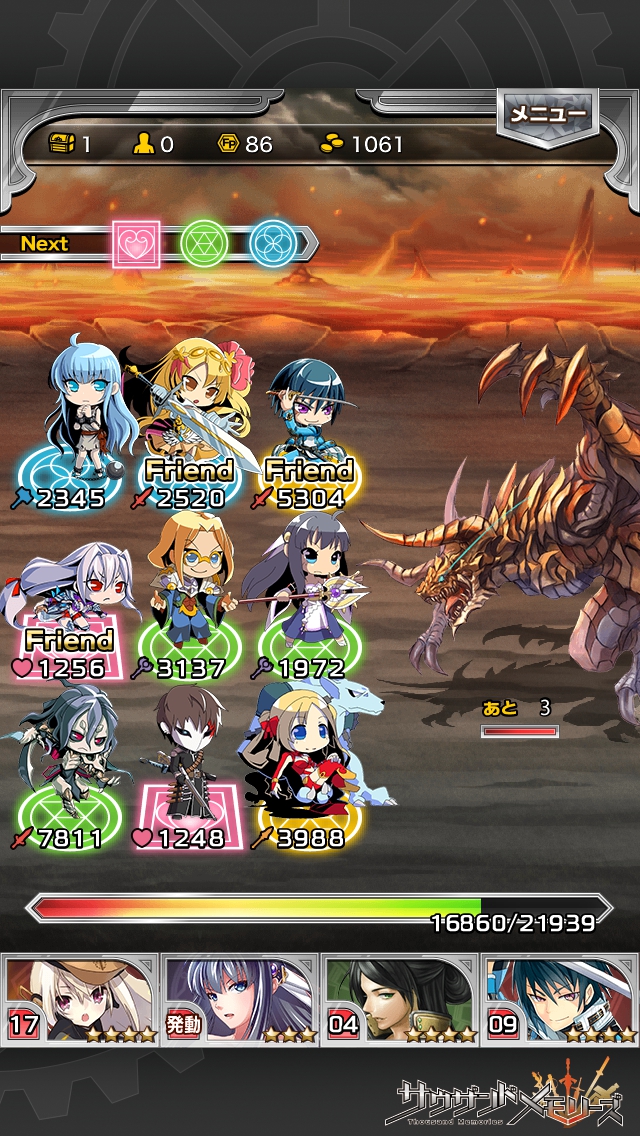Click the blue circle icon in Next queue

tap(272, 243)
